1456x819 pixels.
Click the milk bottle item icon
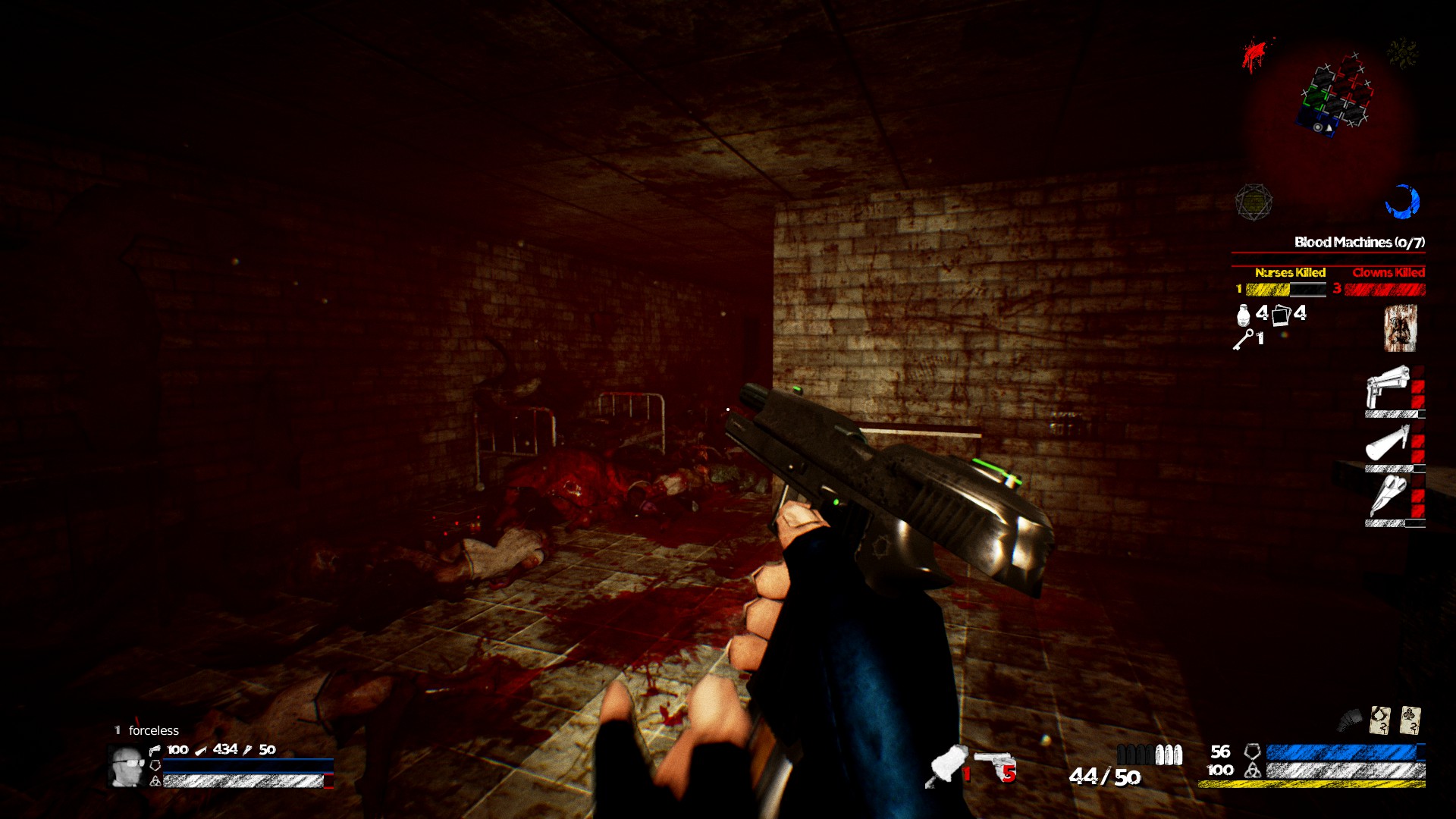tap(1244, 315)
